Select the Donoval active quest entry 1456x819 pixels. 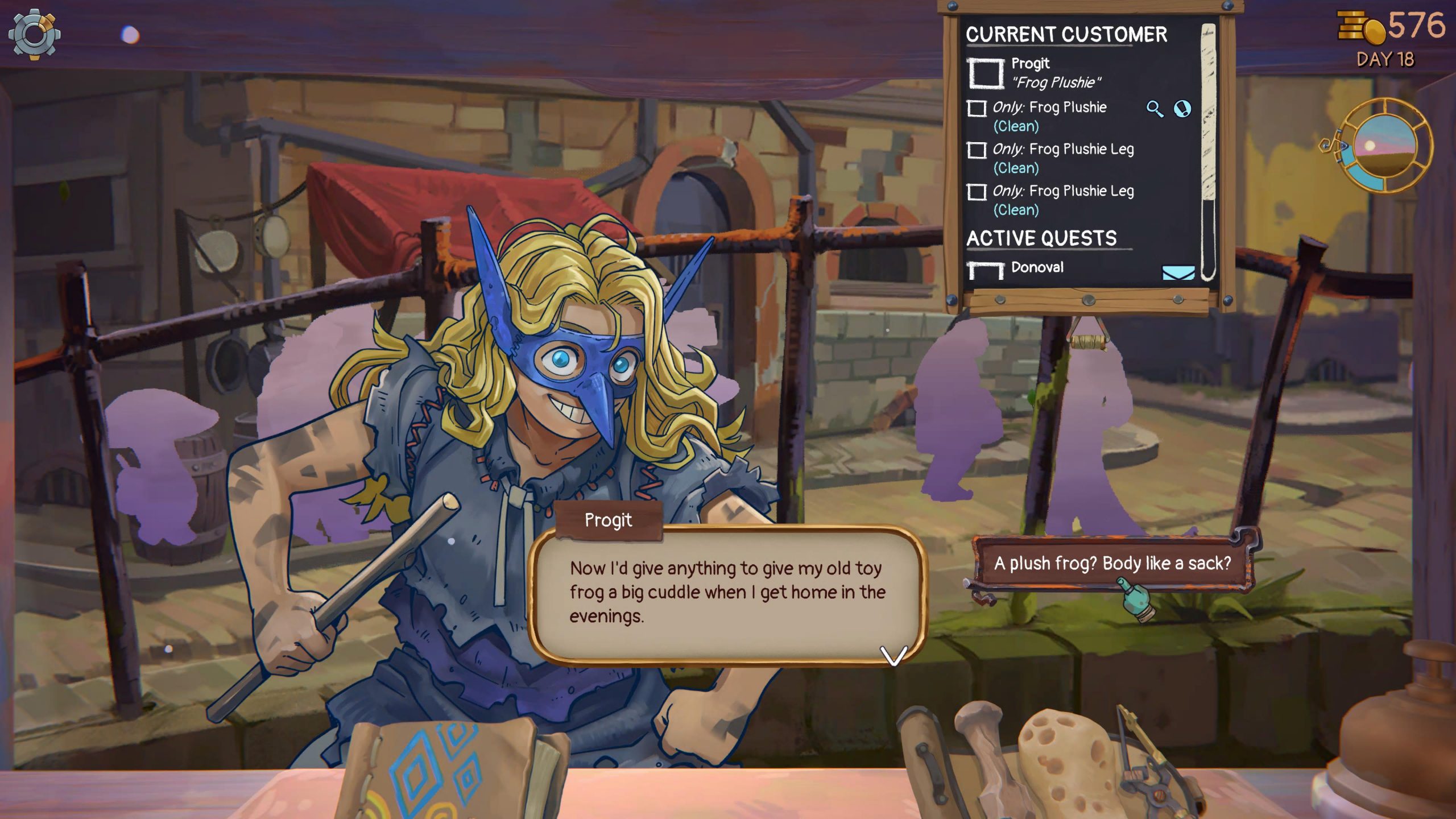point(1037,267)
